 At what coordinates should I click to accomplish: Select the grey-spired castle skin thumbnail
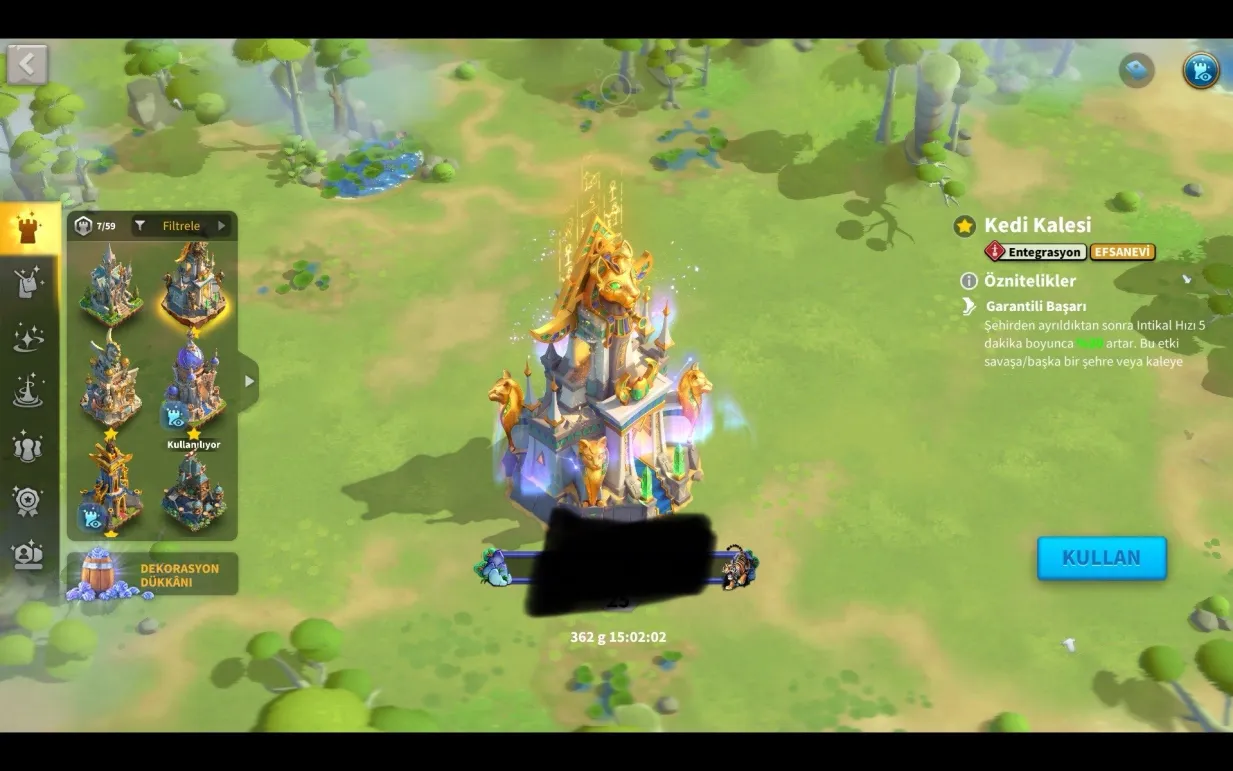click(111, 286)
